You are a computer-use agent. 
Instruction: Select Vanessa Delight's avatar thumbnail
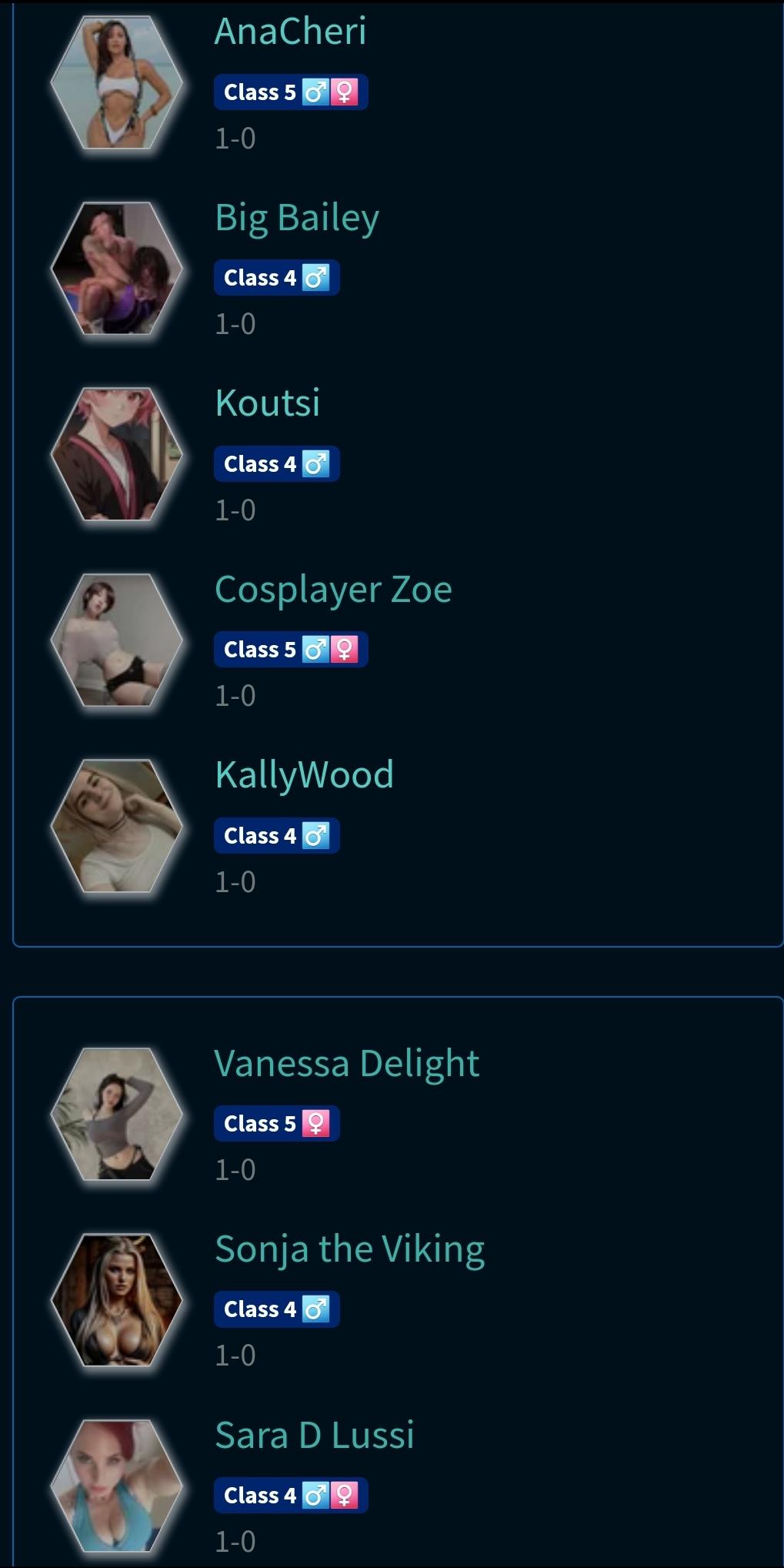[x=116, y=1114]
